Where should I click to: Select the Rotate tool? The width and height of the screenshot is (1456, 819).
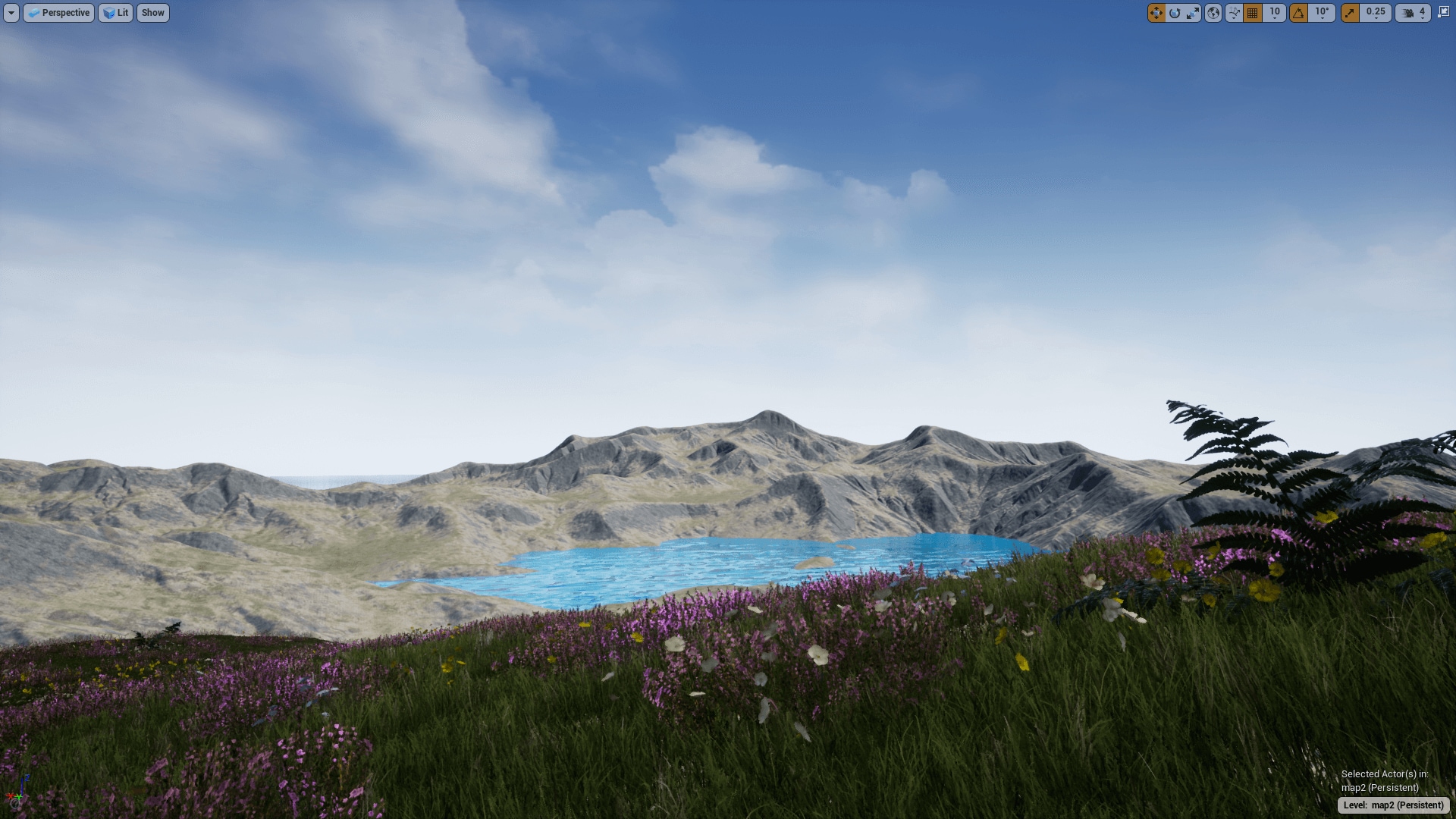click(x=1175, y=12)
